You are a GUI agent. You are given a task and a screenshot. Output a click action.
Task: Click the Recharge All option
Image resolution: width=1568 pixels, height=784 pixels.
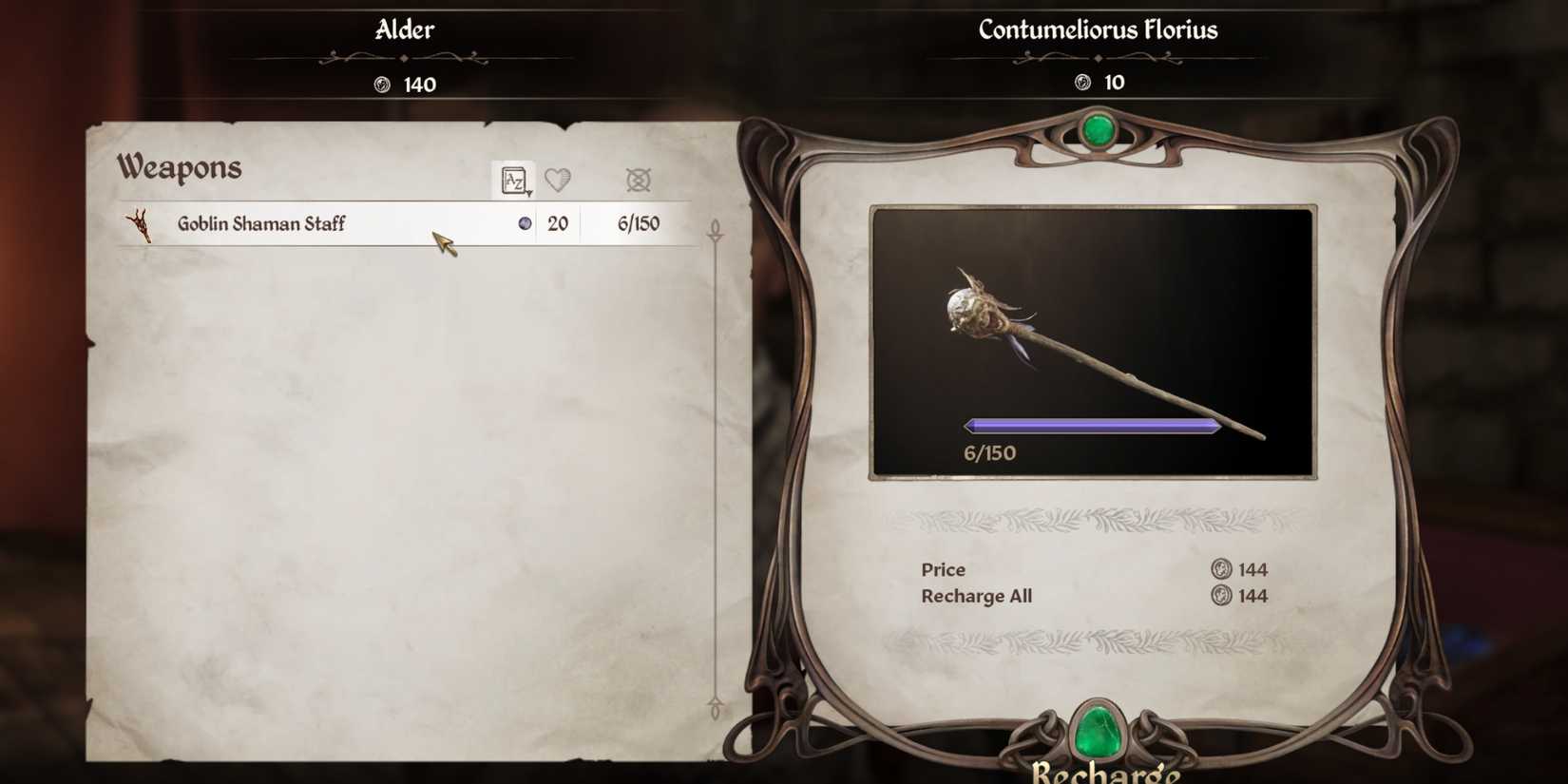[977, 596]
